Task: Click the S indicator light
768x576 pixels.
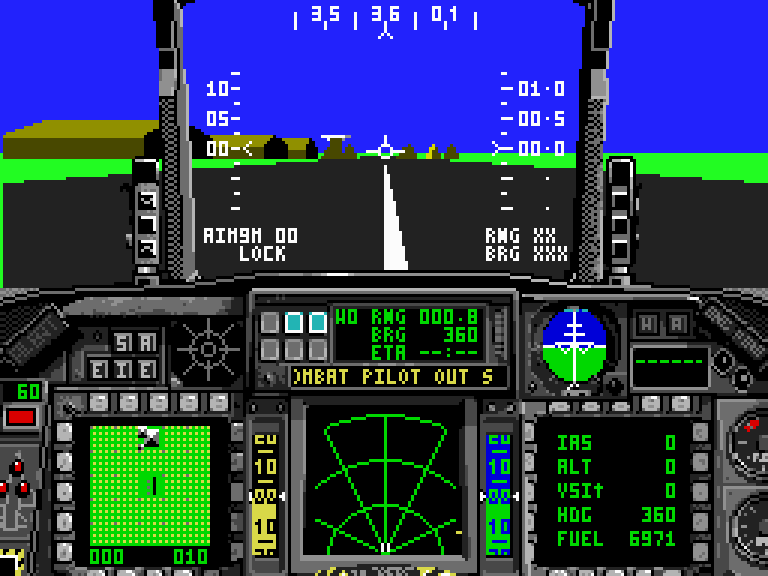Action: point(122,343)
